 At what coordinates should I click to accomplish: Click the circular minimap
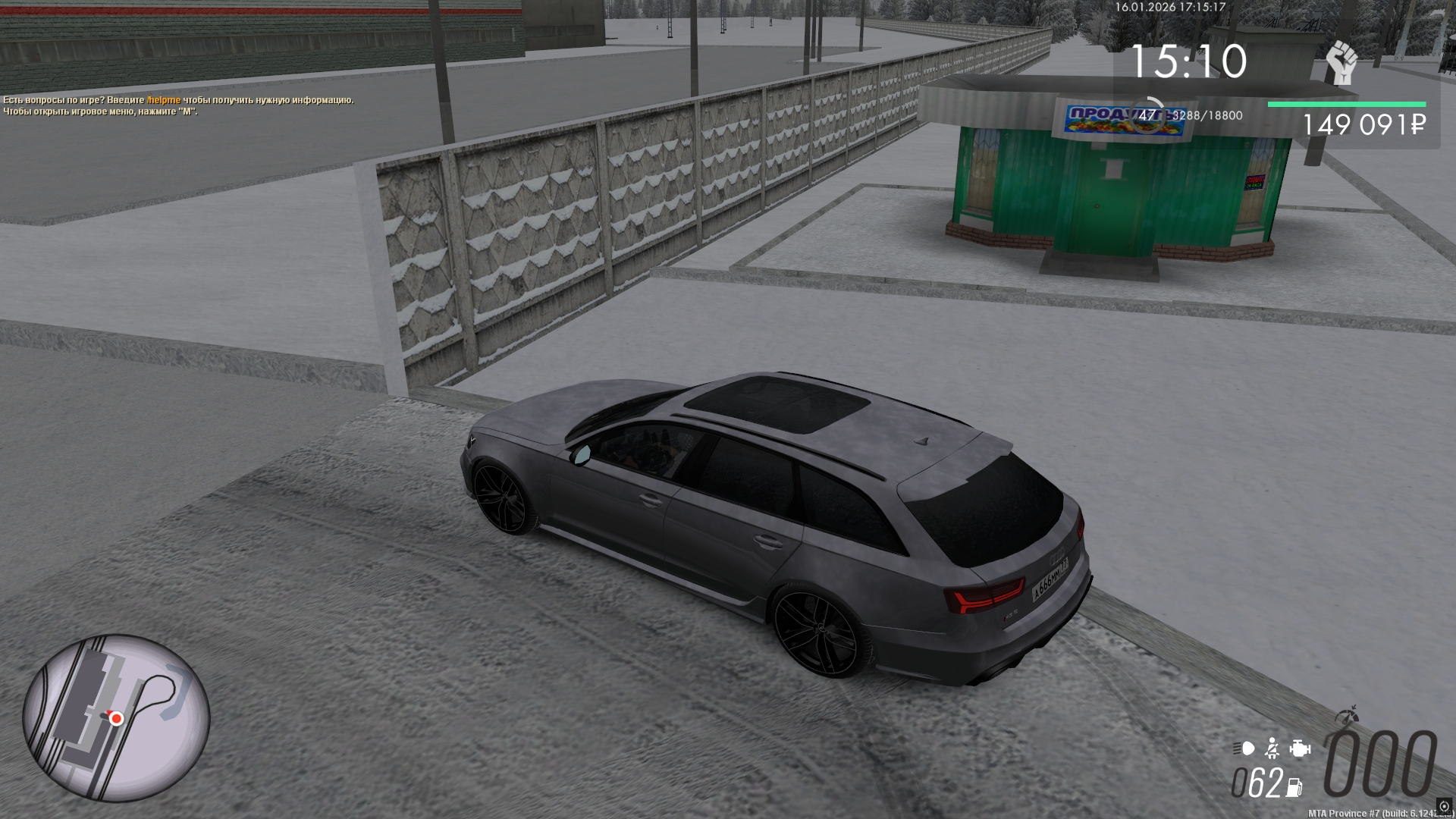pyautogui.click(x=116, y=718)
